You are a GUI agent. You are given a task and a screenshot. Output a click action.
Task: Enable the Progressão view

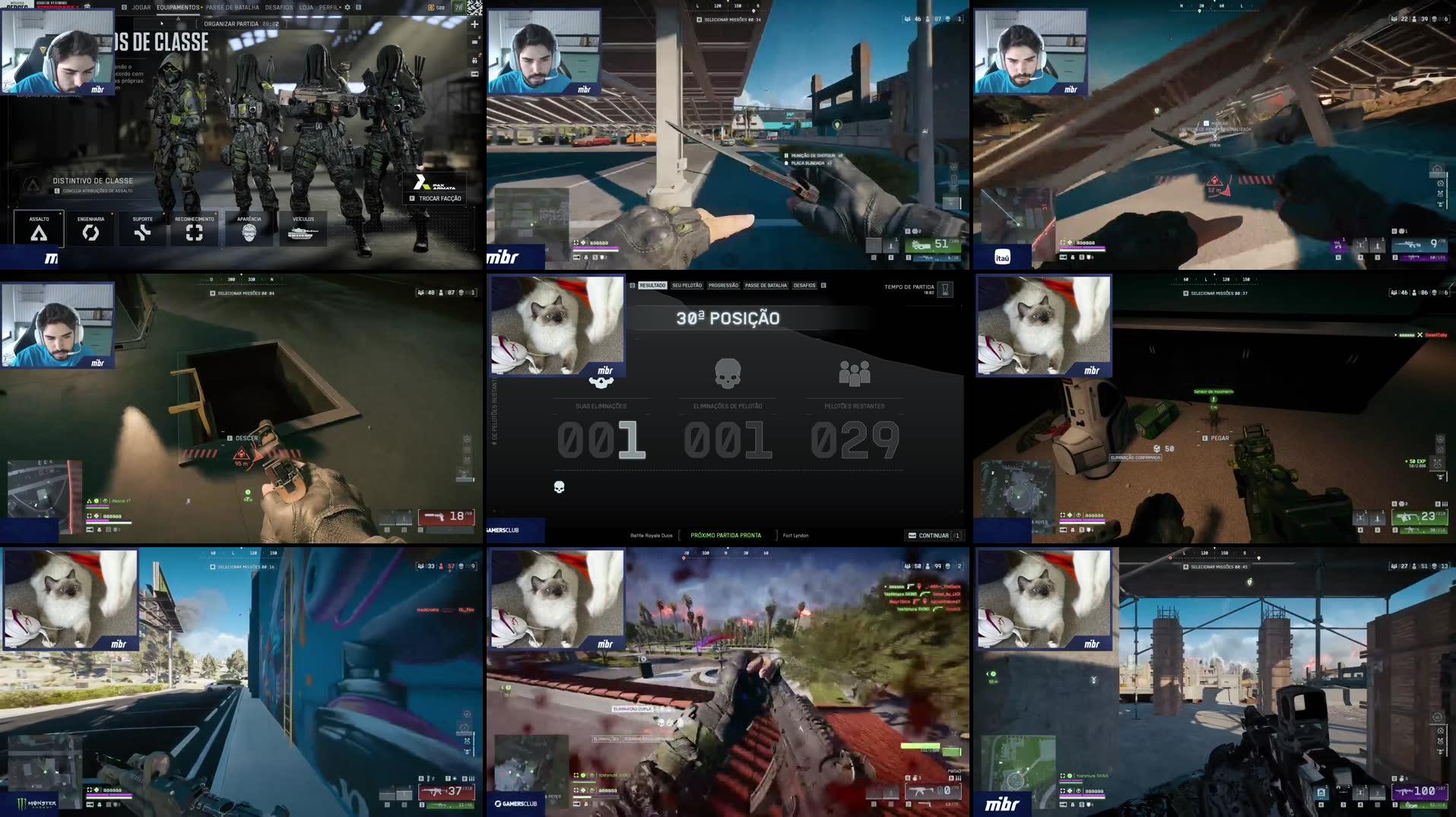[722, 285]
